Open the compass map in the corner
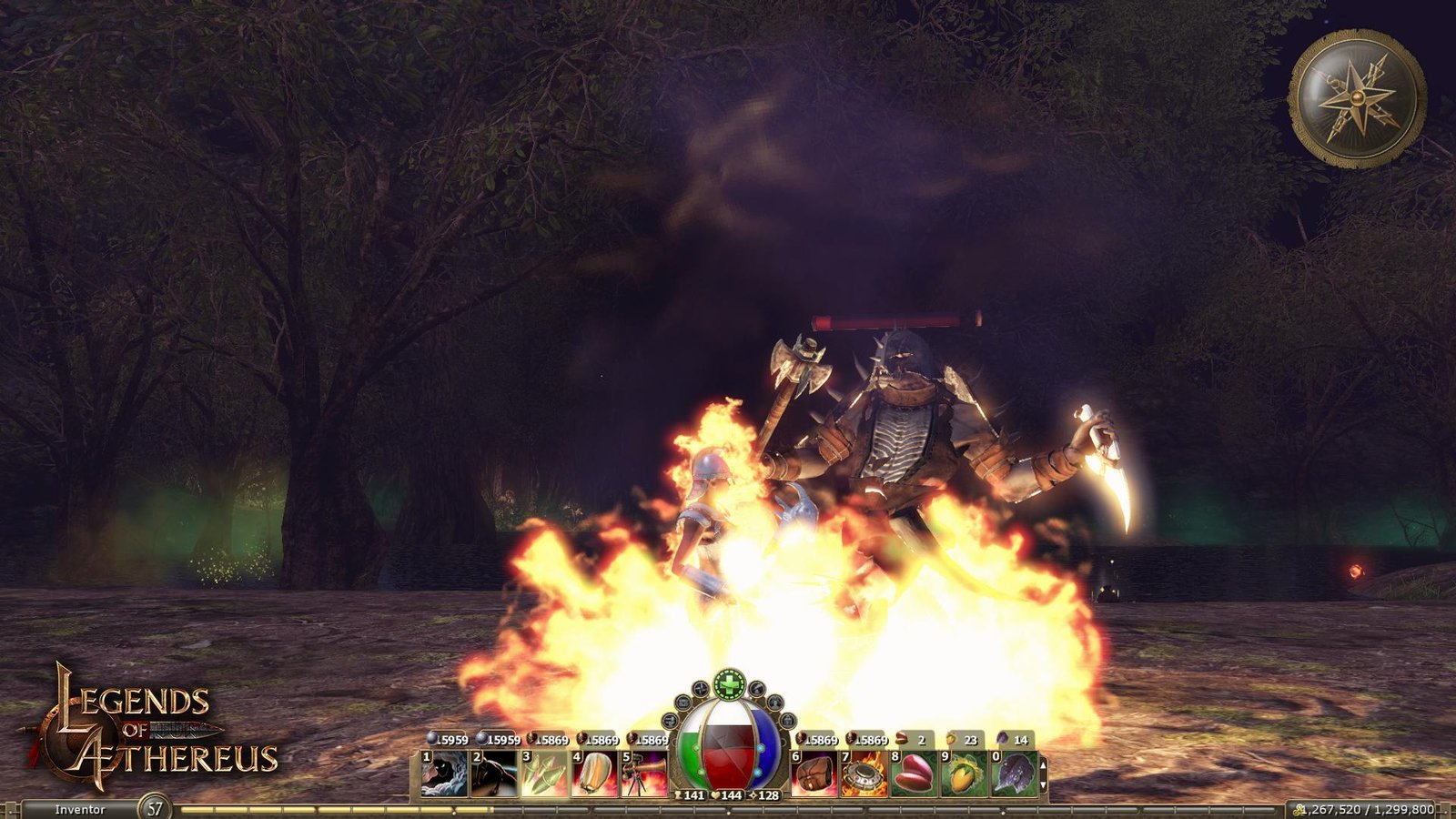The height and width of the screenshot is (819, 1456). coord(1357,98)
